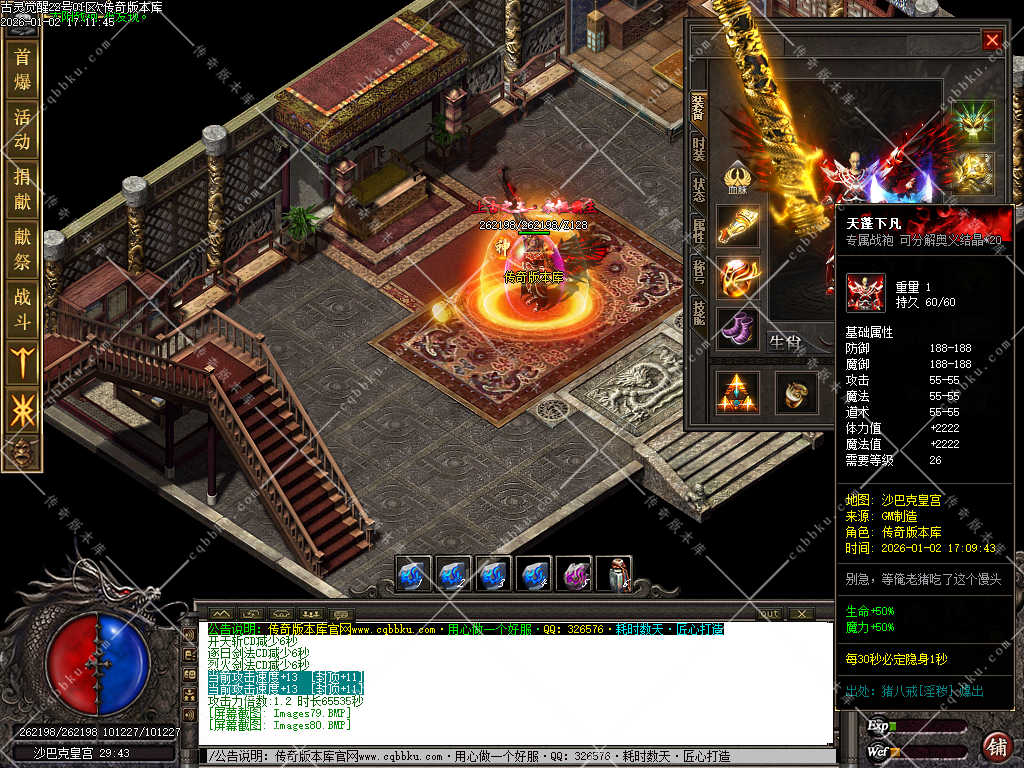Screen dimensions: 1024x768
Task: Select the golden gauntlet equipment slot
Action: click(x=738, y=226)
